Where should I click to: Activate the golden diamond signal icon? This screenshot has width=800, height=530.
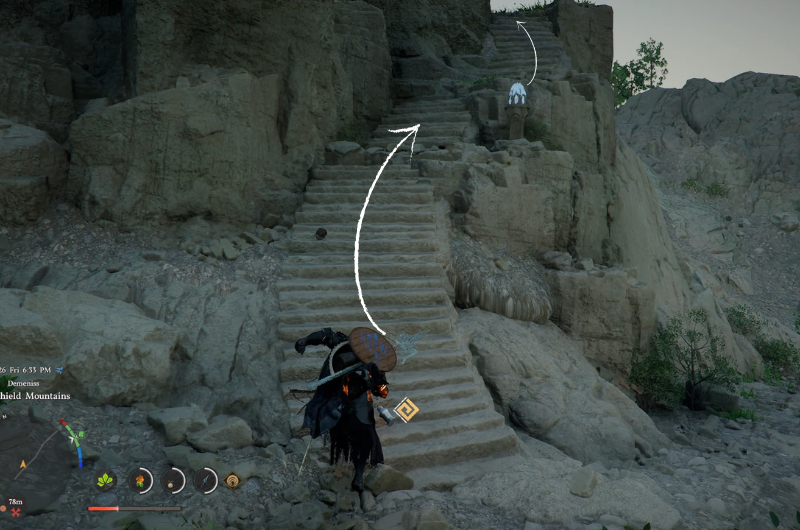(x=233, y=480)
